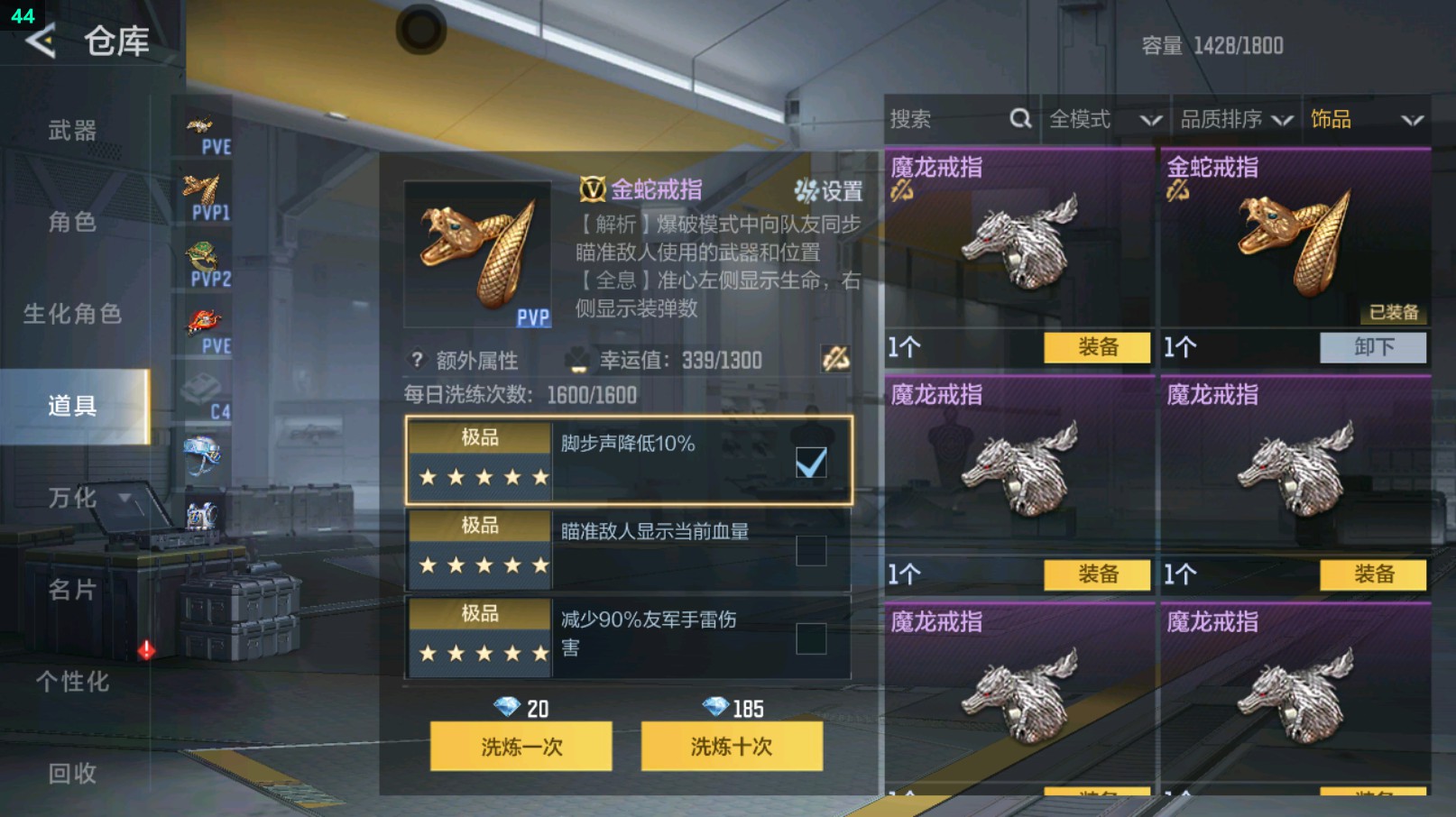Viewport: 1456px width, 817px height.
Task: Uncheck the 脚步声降低10% attribute checkbox
Action: [812, 462]
